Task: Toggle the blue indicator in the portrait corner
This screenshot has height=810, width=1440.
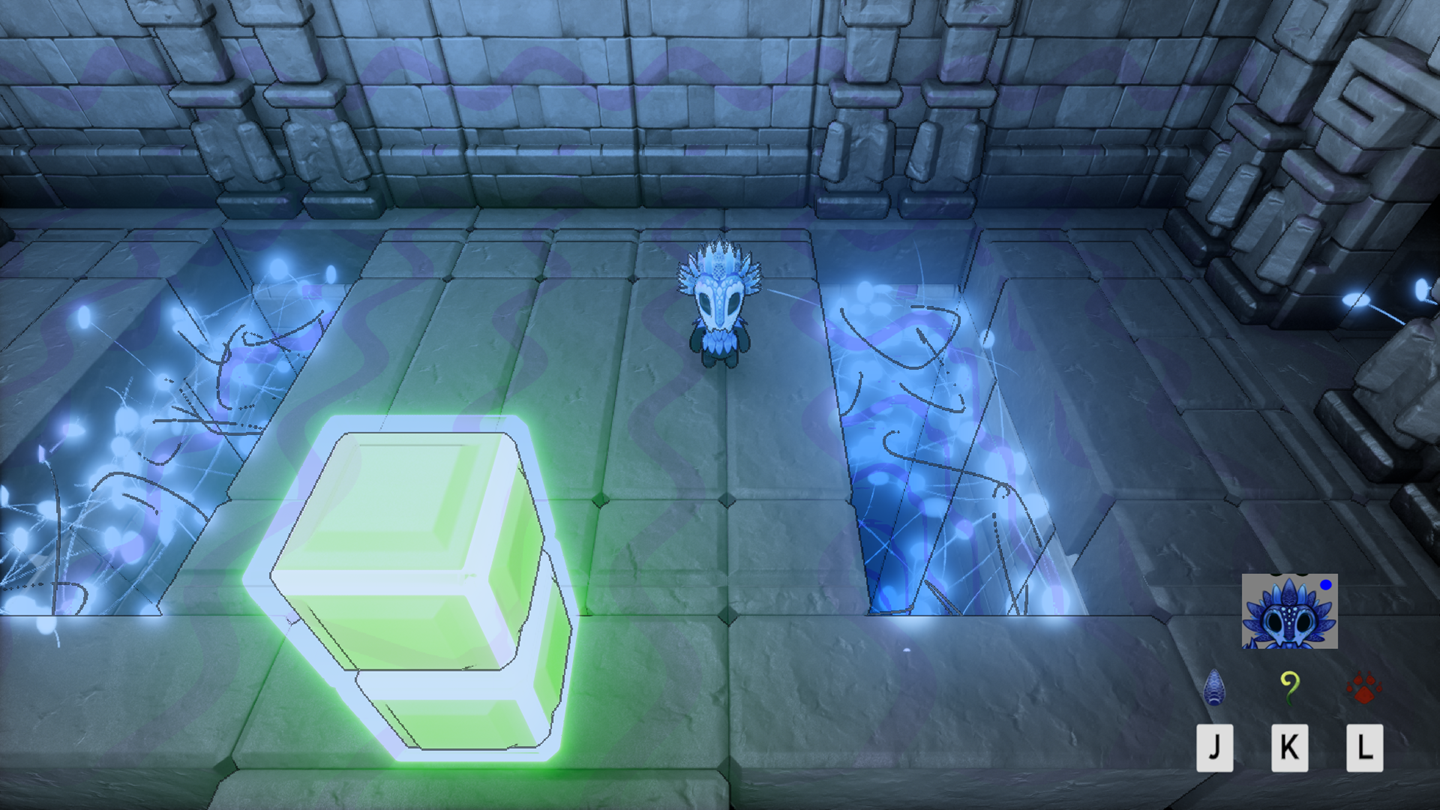Action: [1328, 585]
